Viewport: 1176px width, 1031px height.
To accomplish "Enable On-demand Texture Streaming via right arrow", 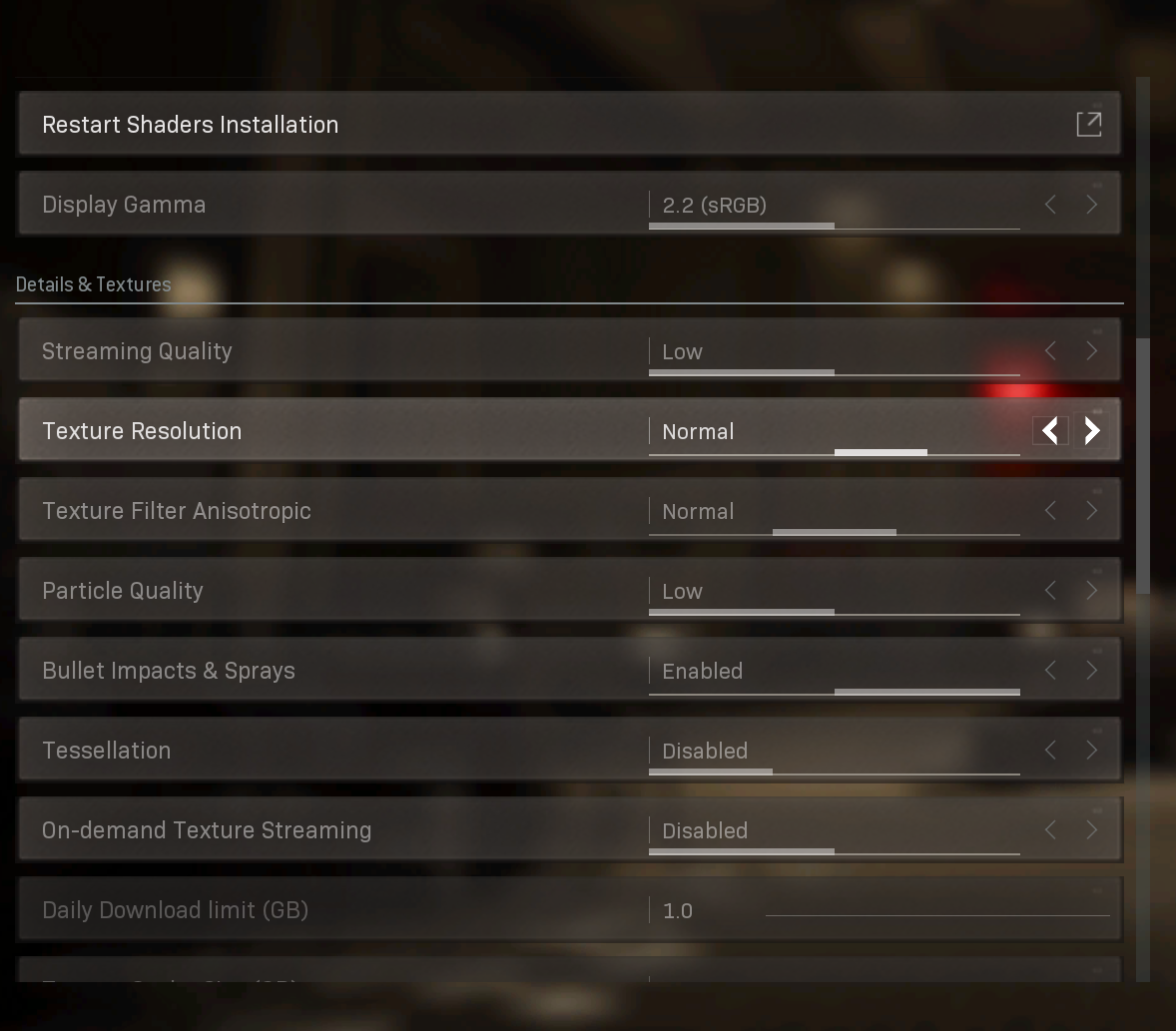I will (x=1092, y=830).
